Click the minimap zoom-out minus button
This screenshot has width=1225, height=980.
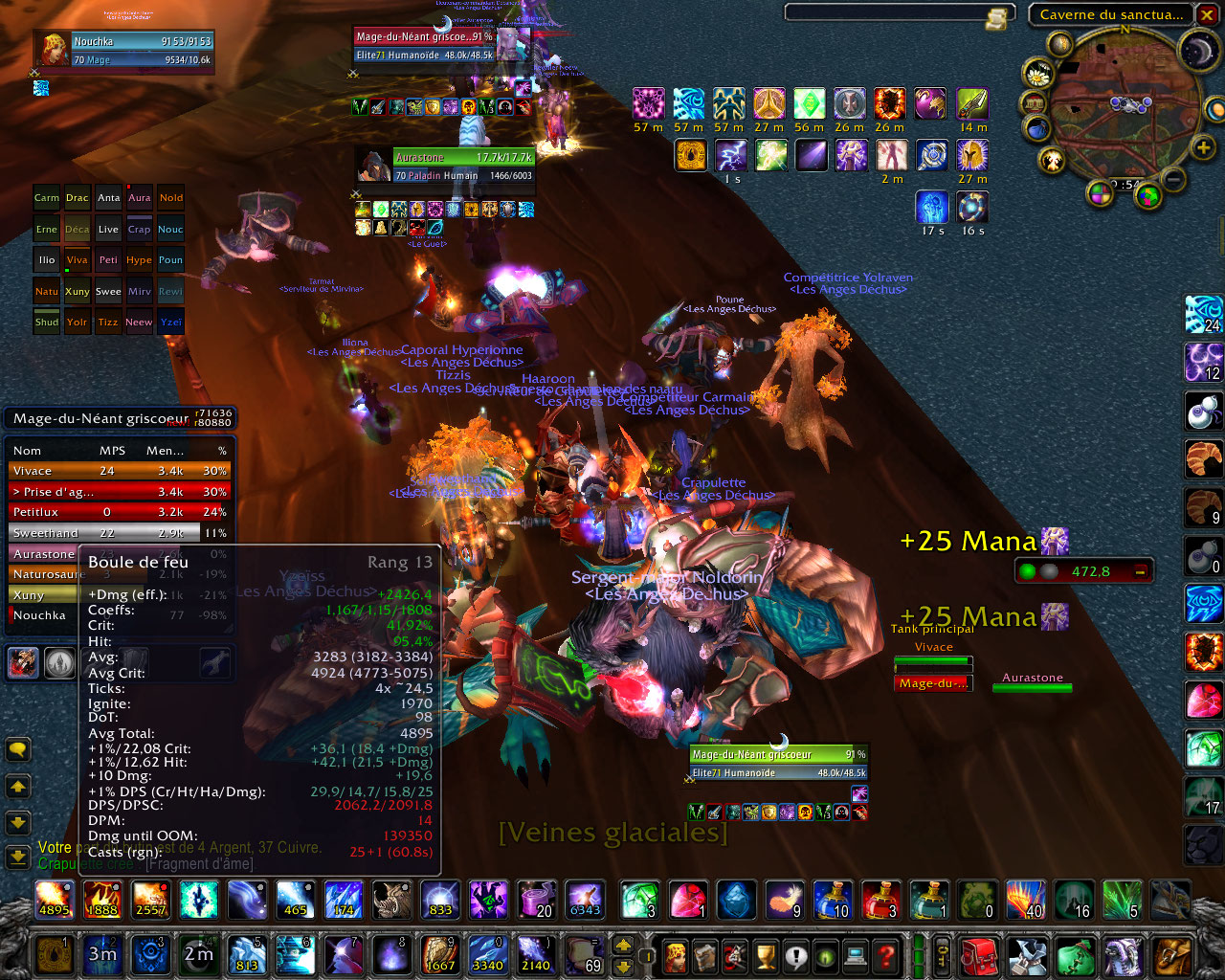coord(1174,179)
